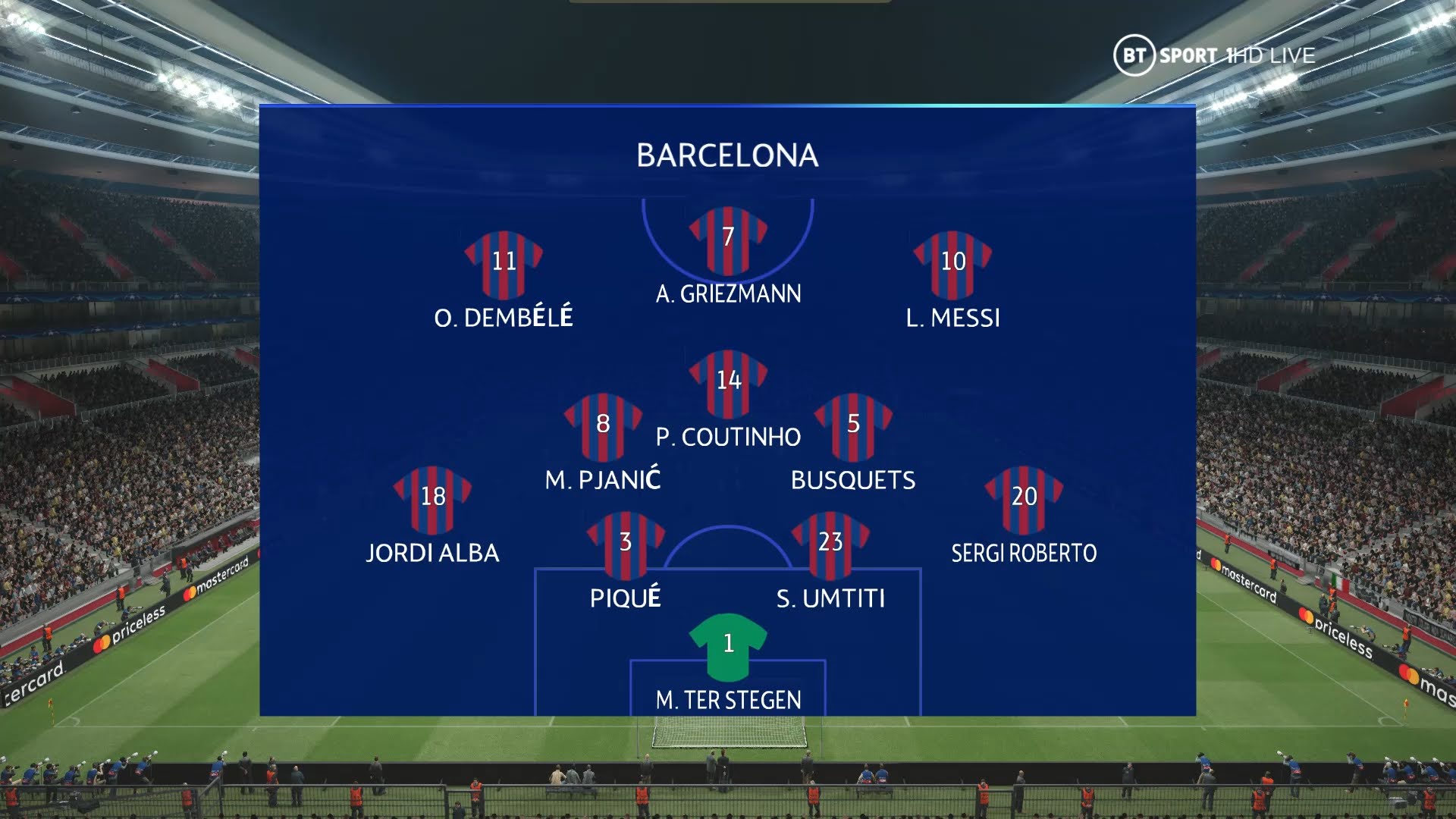
Task: Select the BARCELONA team heading
Action: click(x=727, y=156)
